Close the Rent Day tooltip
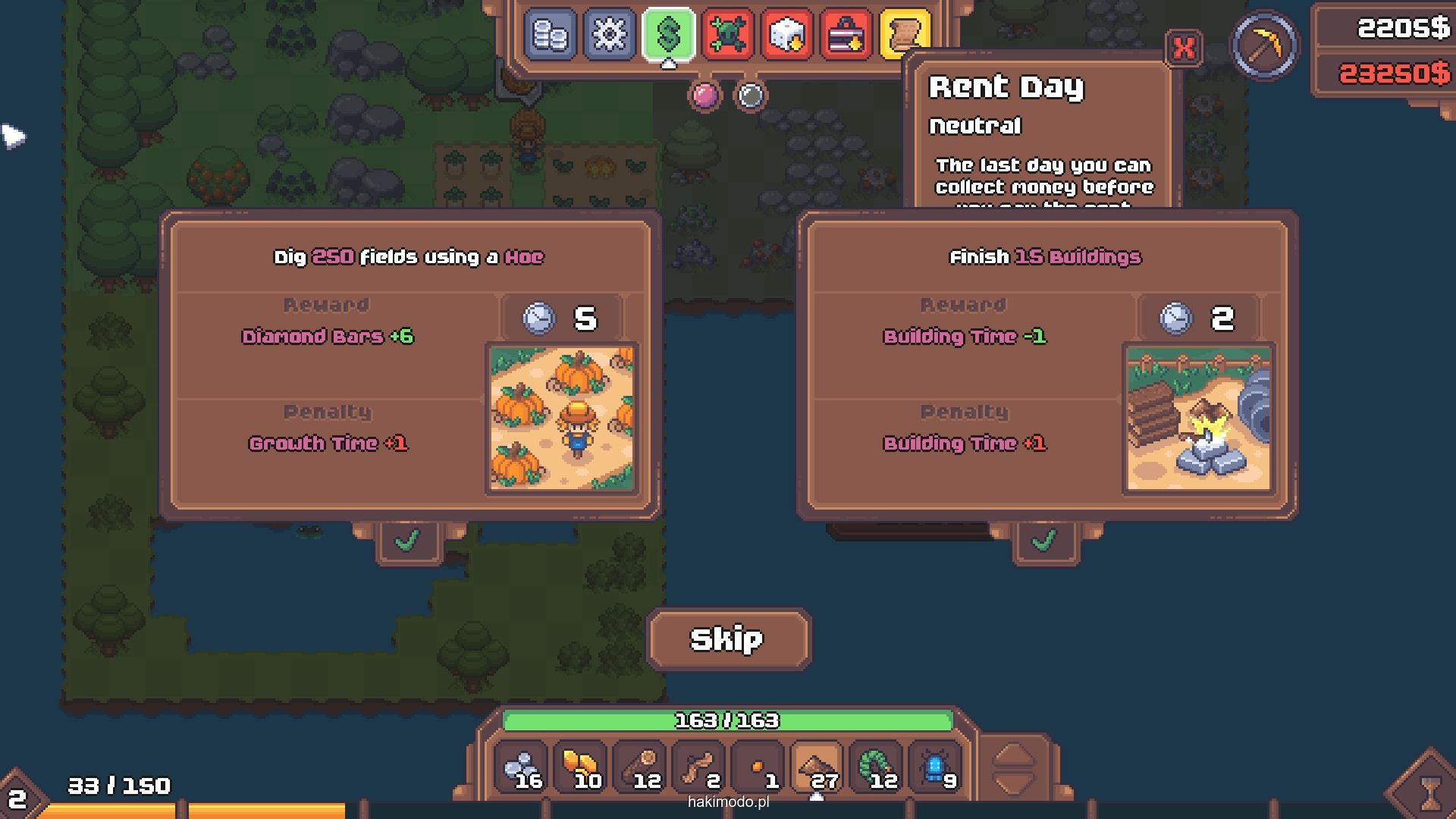 (x=1183, y=49)
